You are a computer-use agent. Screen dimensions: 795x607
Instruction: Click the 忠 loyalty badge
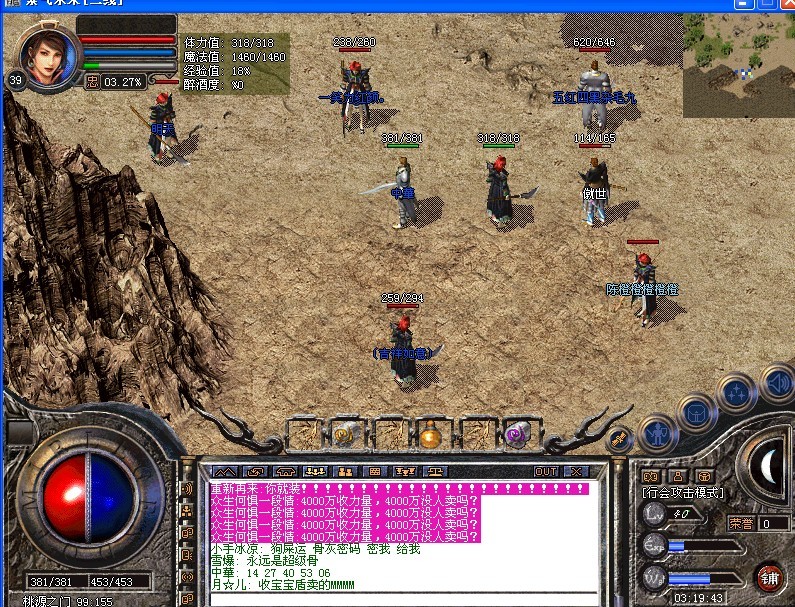click(x=92, y=81)
